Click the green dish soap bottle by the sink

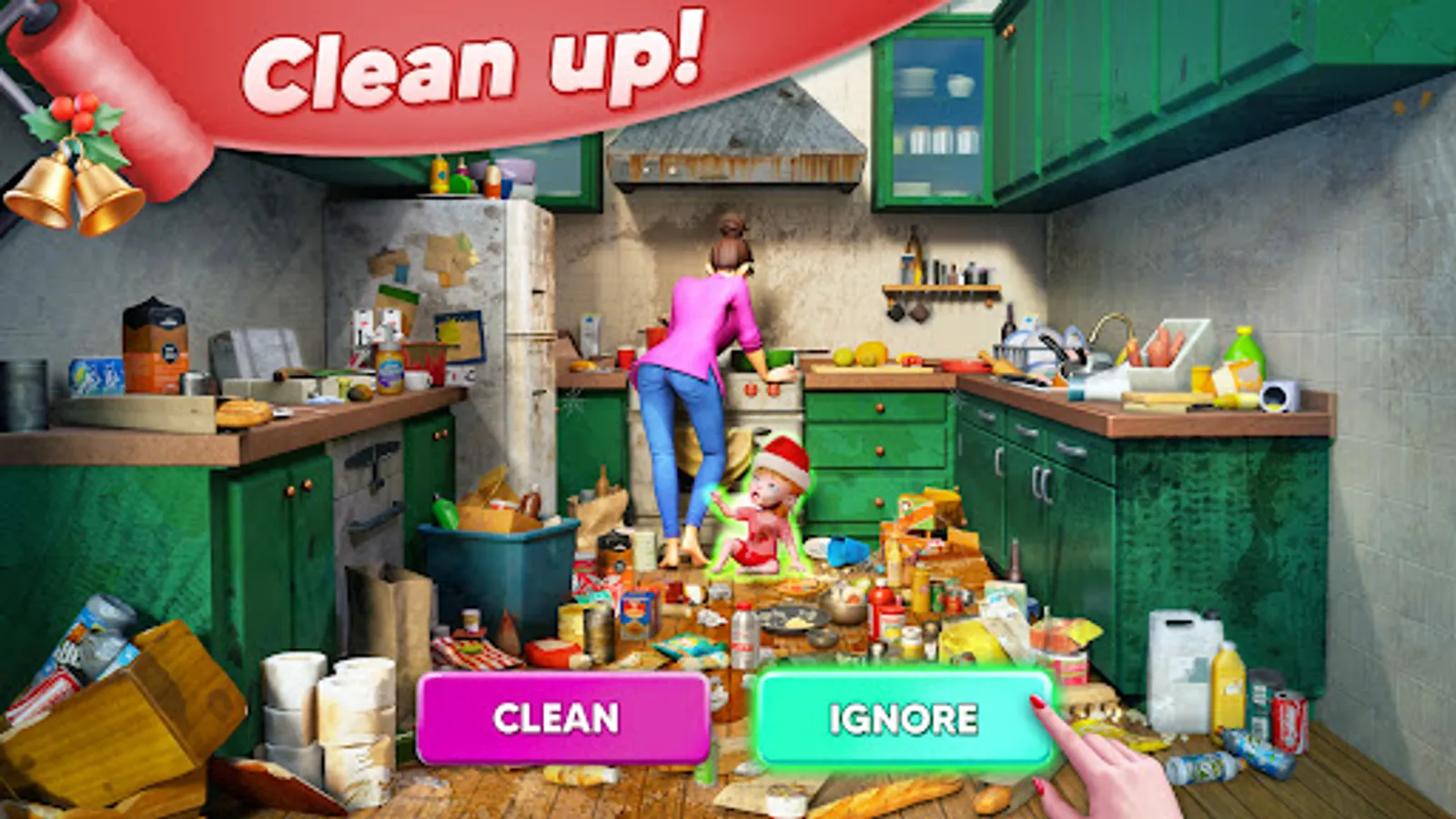point(1247,355)
